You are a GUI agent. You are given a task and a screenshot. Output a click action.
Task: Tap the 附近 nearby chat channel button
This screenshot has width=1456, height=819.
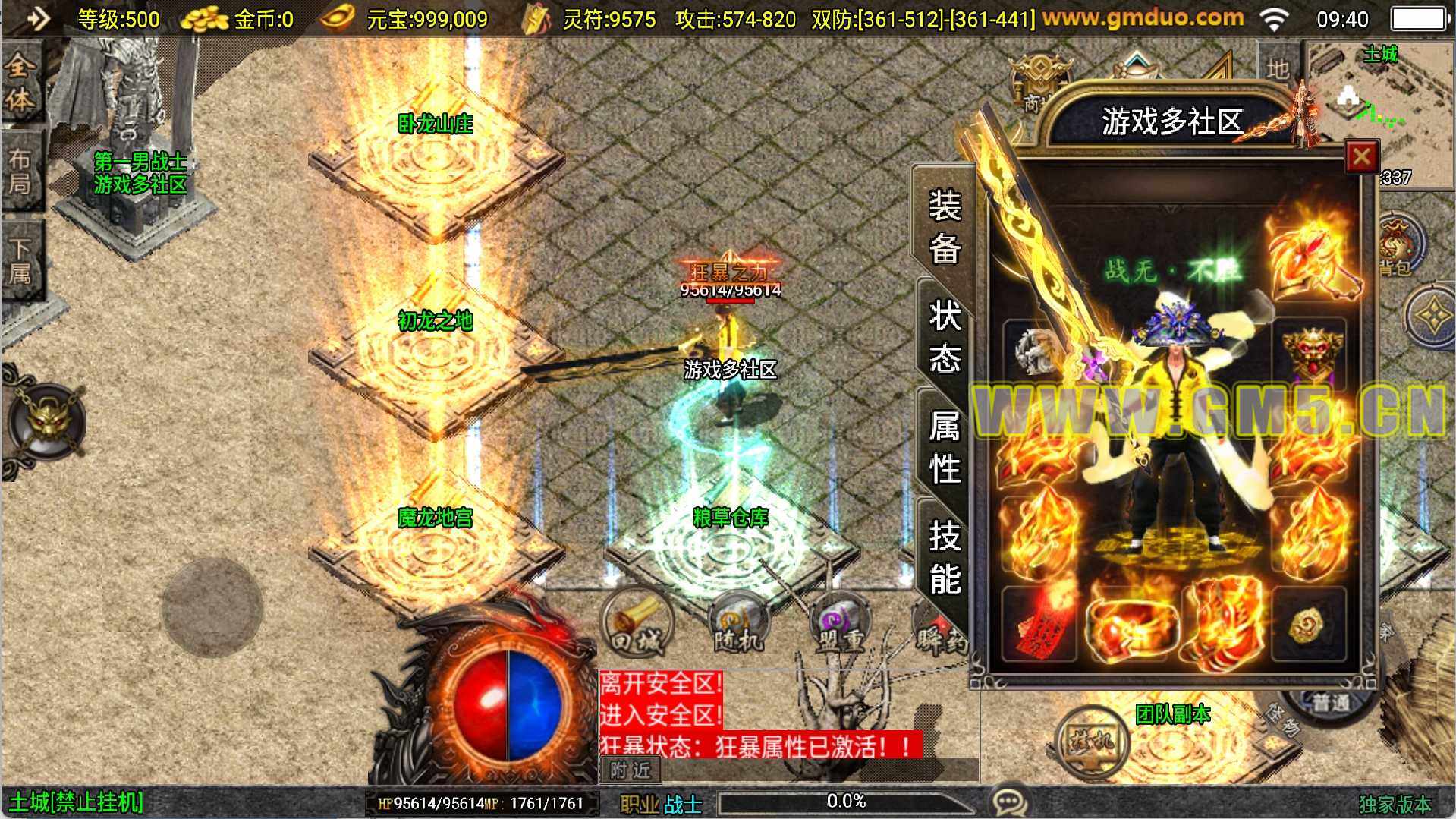point(631,770)
